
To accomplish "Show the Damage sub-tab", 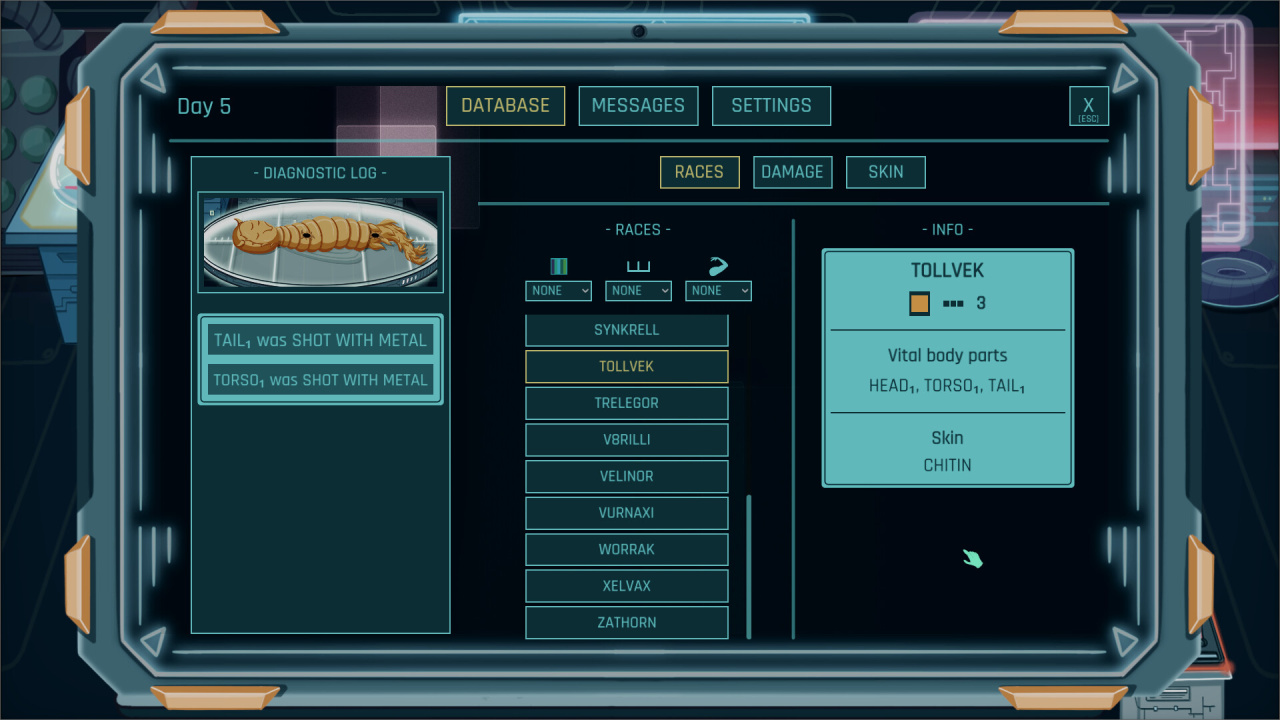I will (792, 172).
